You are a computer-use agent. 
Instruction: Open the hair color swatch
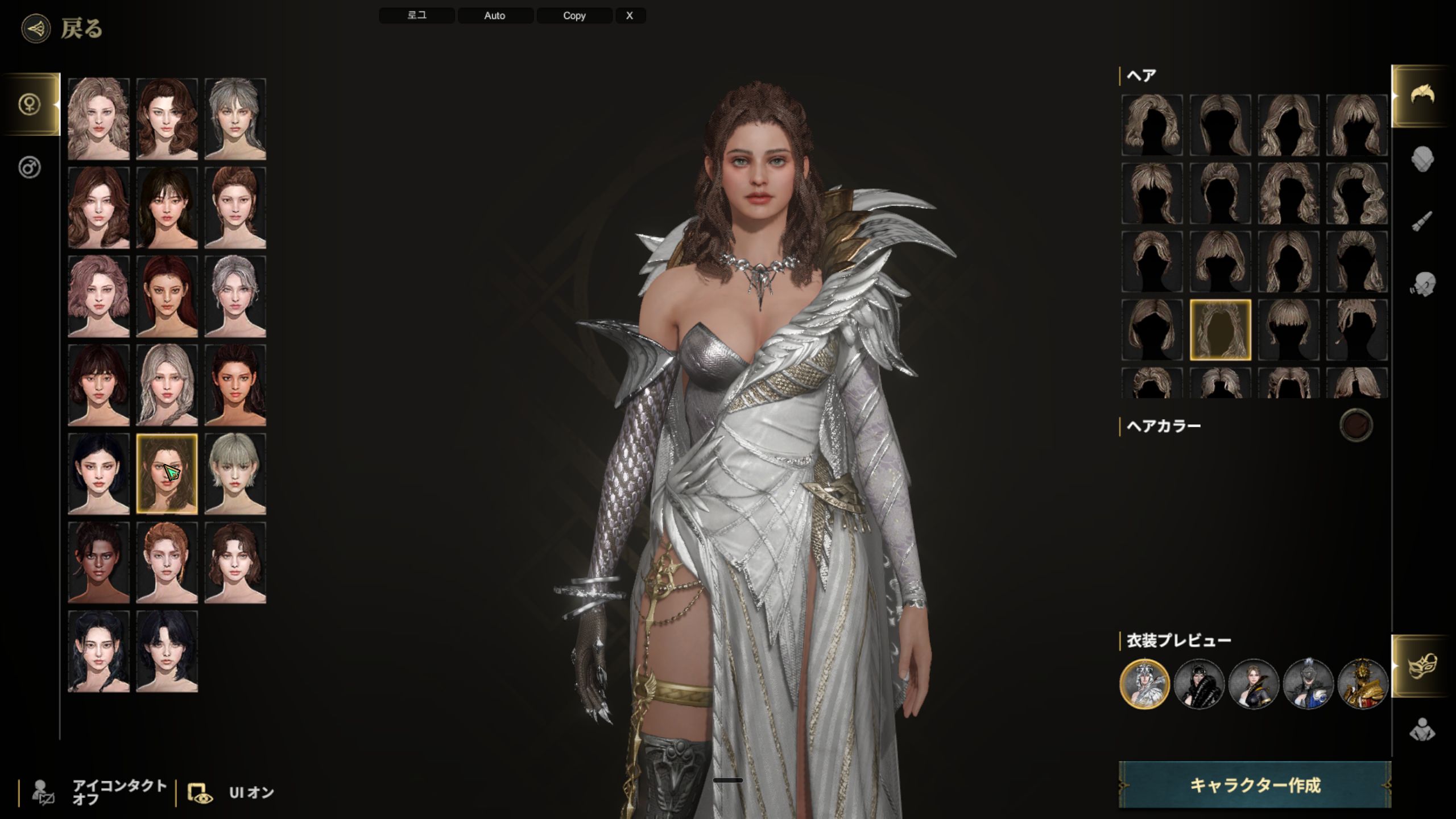click(1356, 425)
